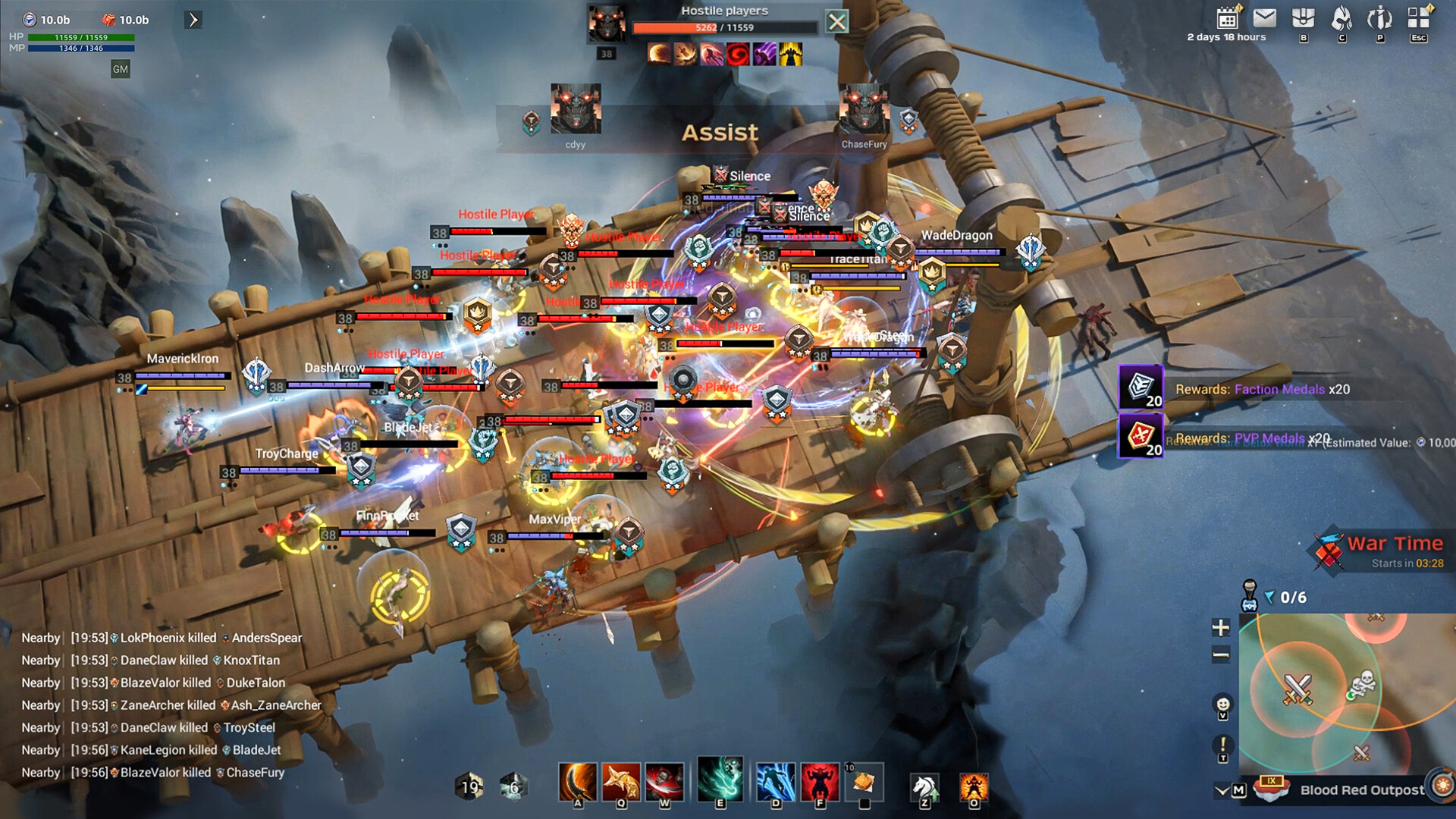Open the bag inventory icon labeled B
This screenshot has height=819, width=1456.
[1304, 17]
